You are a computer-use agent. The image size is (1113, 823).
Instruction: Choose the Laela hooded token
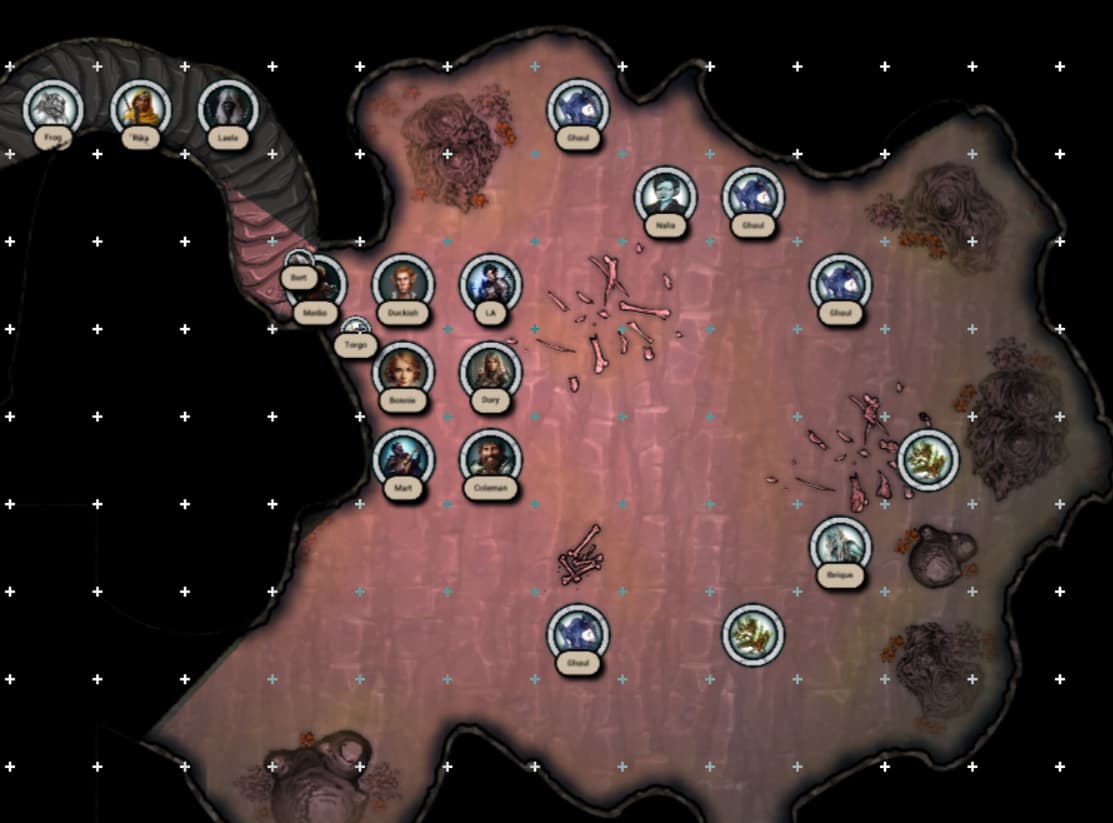point(228,107)
